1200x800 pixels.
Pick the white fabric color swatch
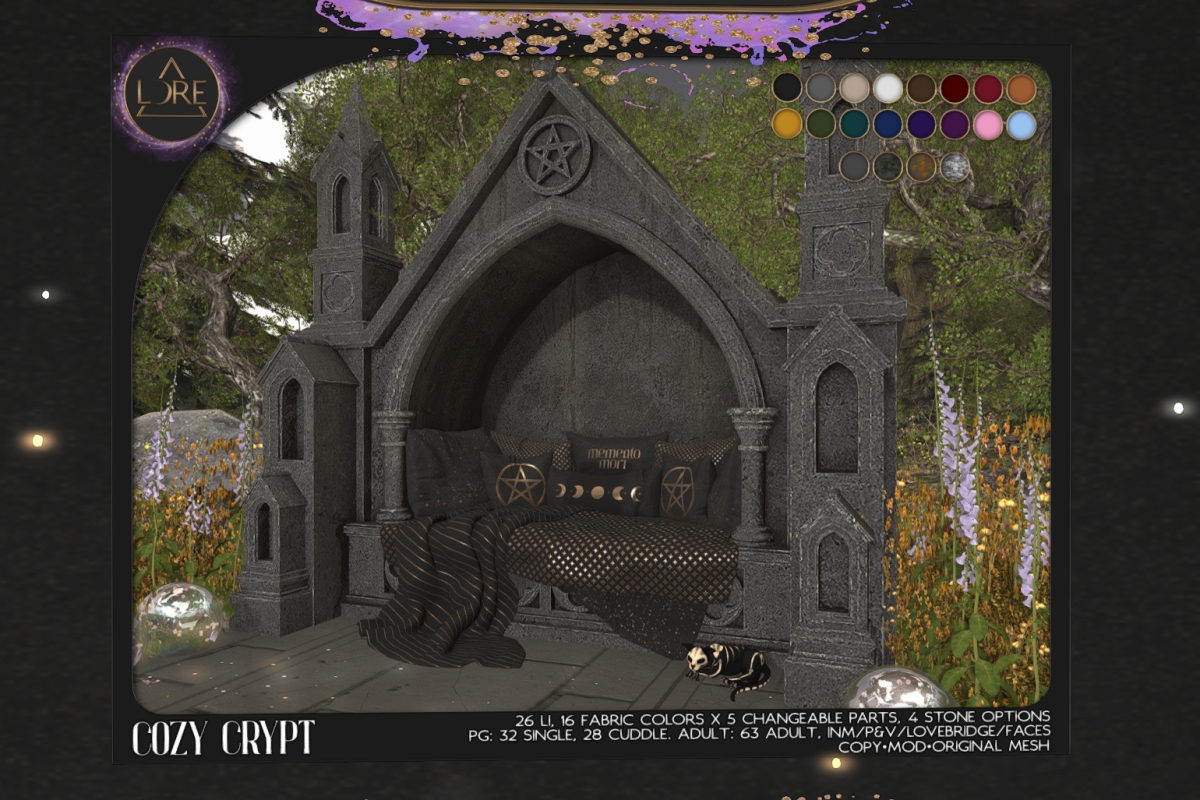click(887, 88)
